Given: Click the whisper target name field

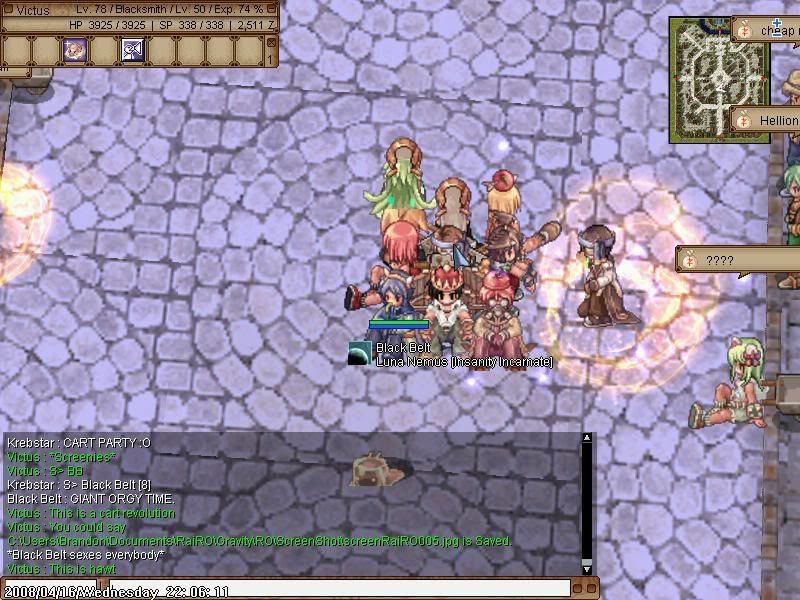Looking at the screenshot, I should 48,589.
